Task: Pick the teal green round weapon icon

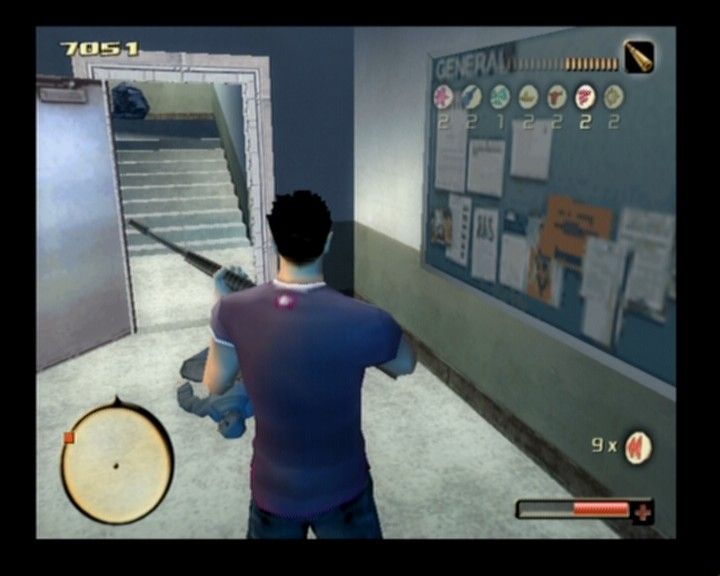Action: coord(500,97)
